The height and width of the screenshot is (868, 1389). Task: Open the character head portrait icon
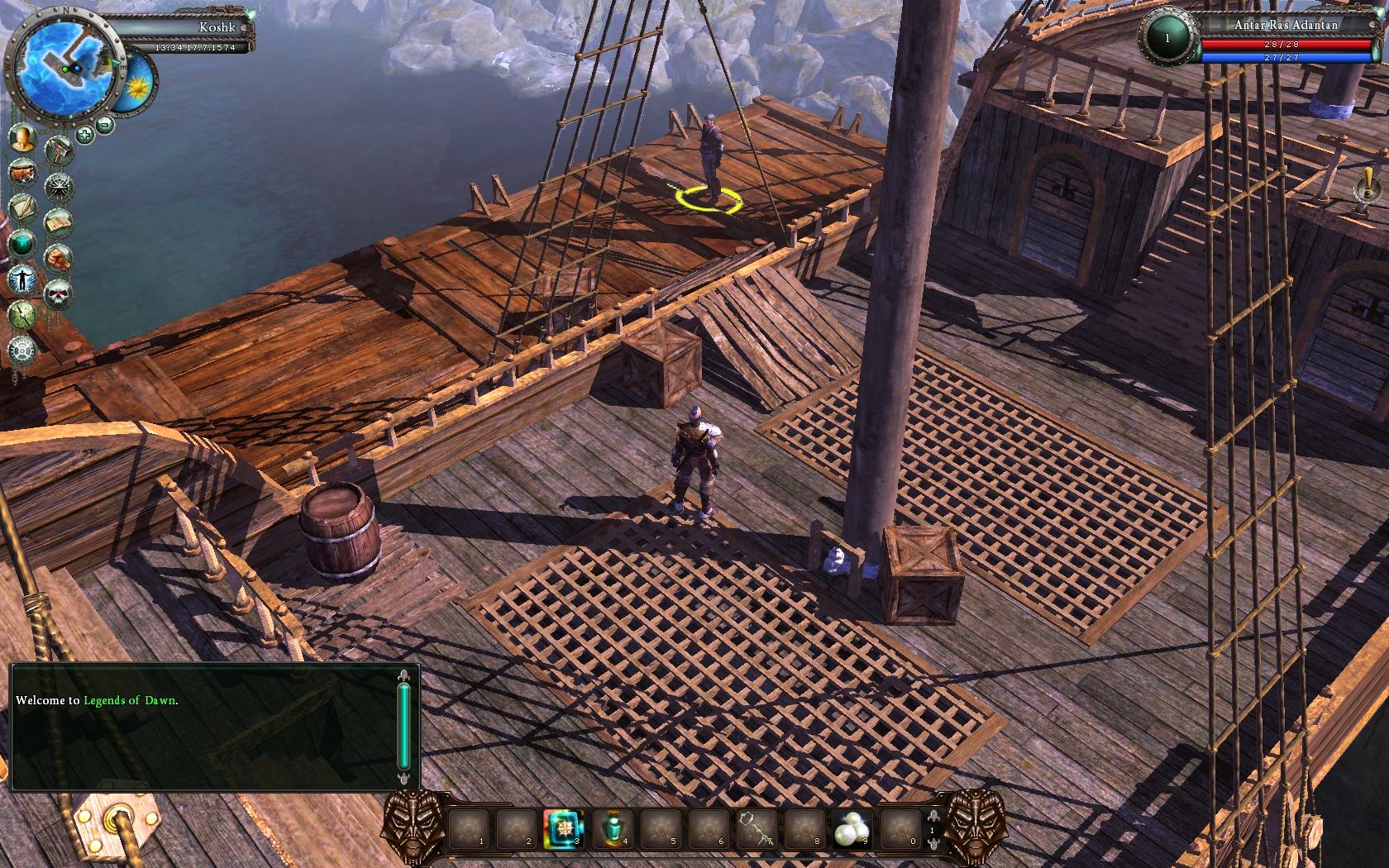coord(21,137)
